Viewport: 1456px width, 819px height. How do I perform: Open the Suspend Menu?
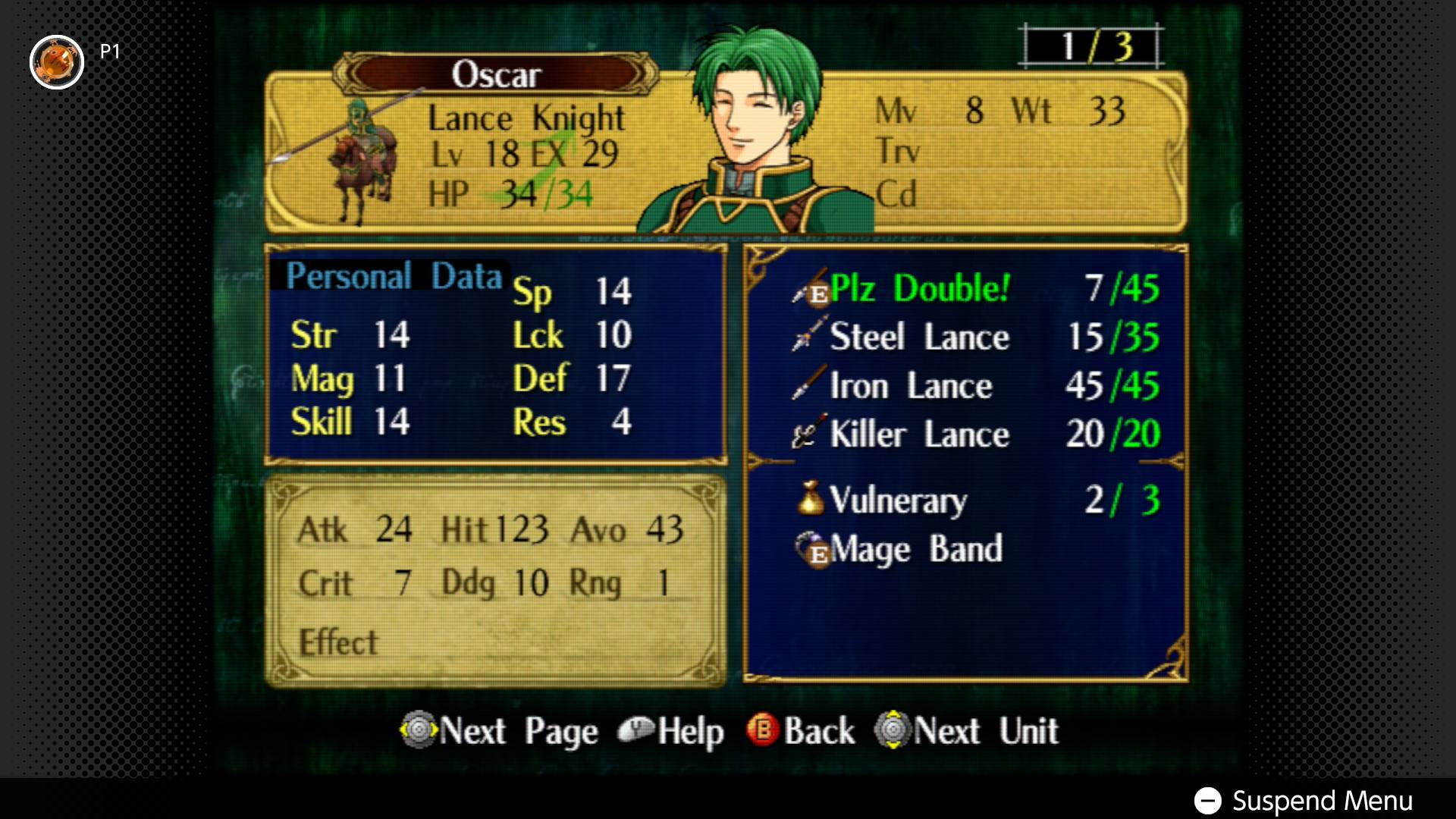[x=1303, y=800]
